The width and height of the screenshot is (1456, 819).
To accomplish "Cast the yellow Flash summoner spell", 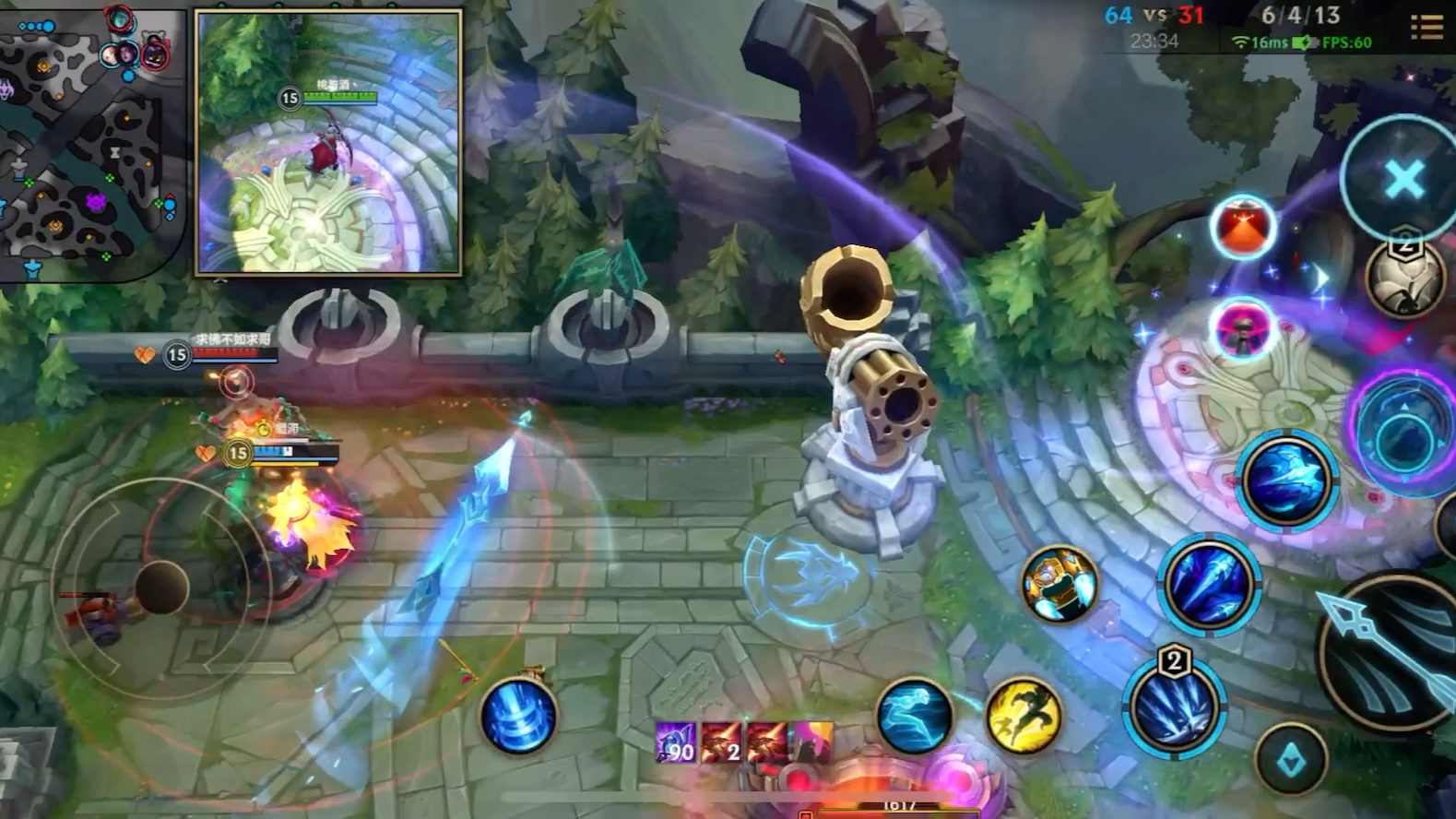I will (1024, 716).
